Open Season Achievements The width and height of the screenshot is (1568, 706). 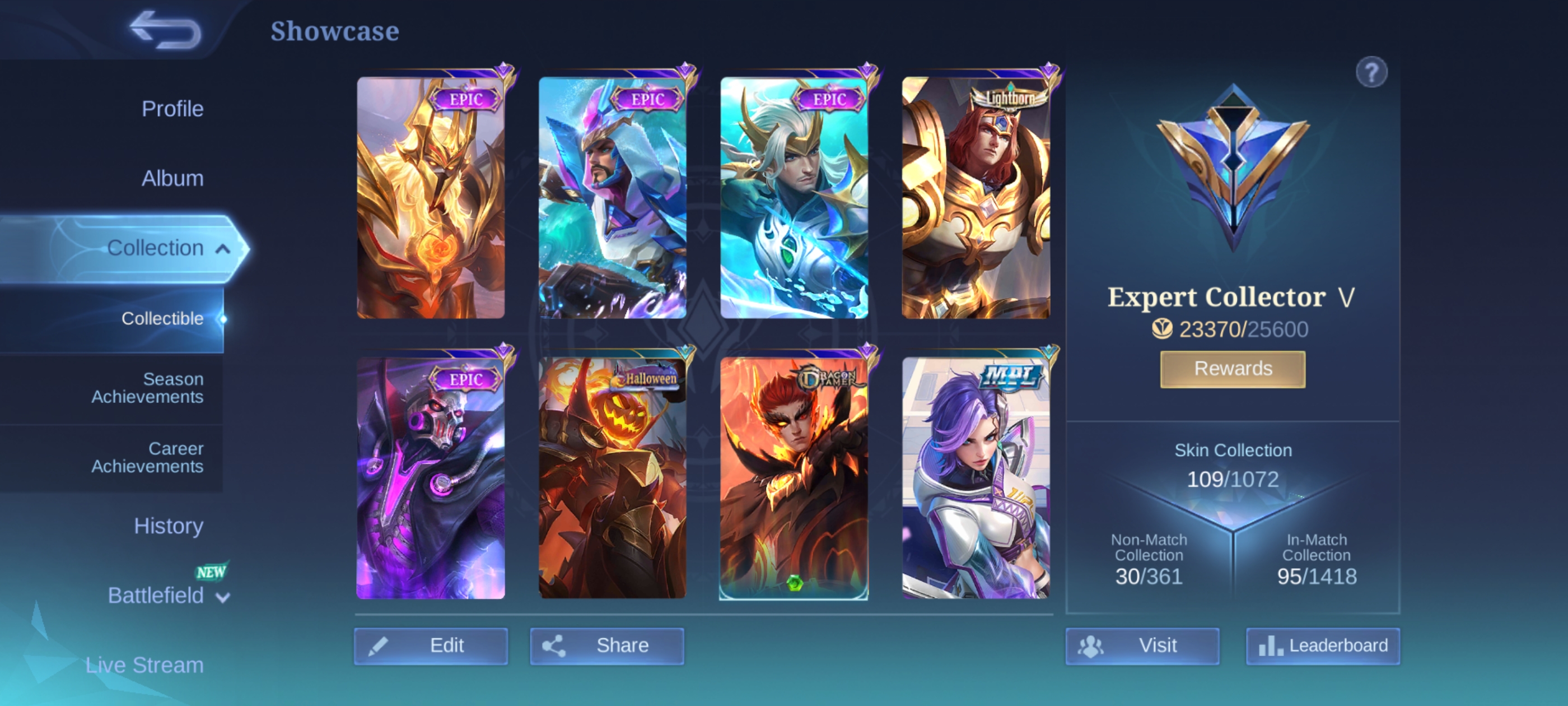[147, 387]
